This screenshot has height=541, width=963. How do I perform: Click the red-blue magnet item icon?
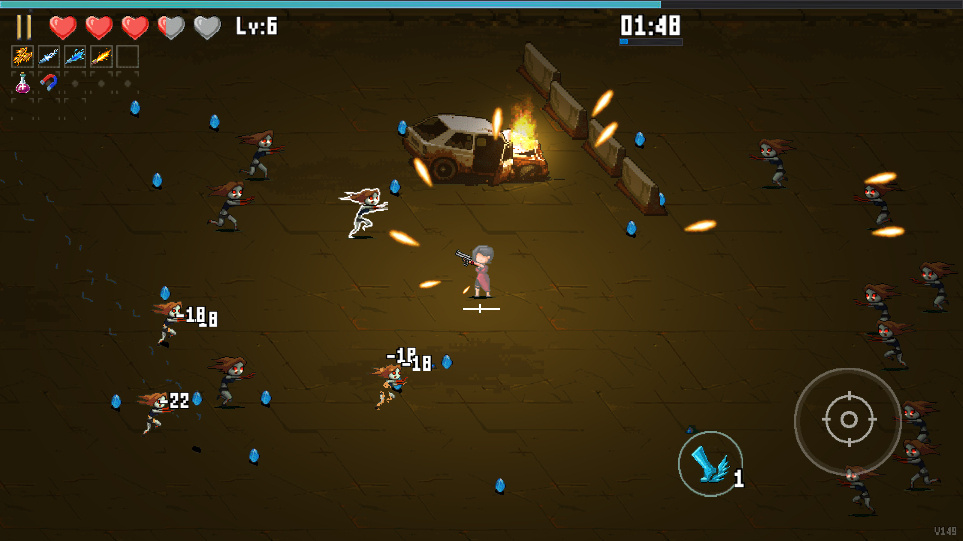[x=49, y=83]
